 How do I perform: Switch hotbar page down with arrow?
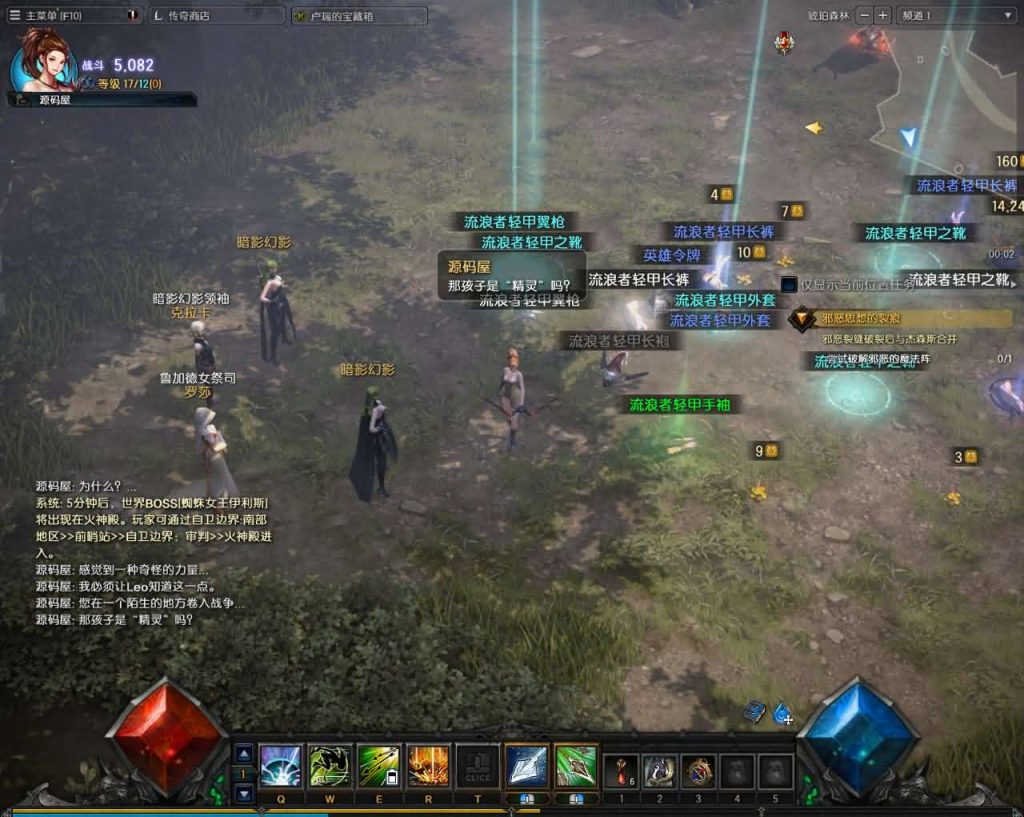coord(244,792)
